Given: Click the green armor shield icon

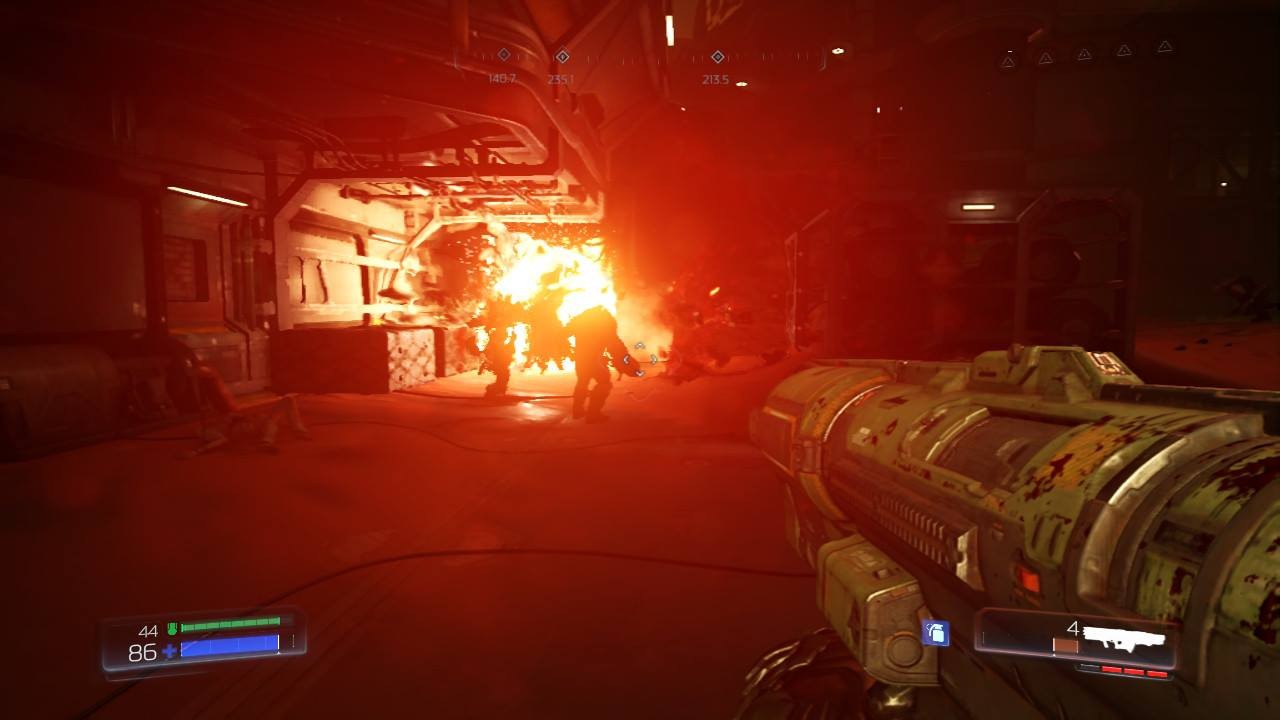Looking at the screenshot, I should [172, 628].
